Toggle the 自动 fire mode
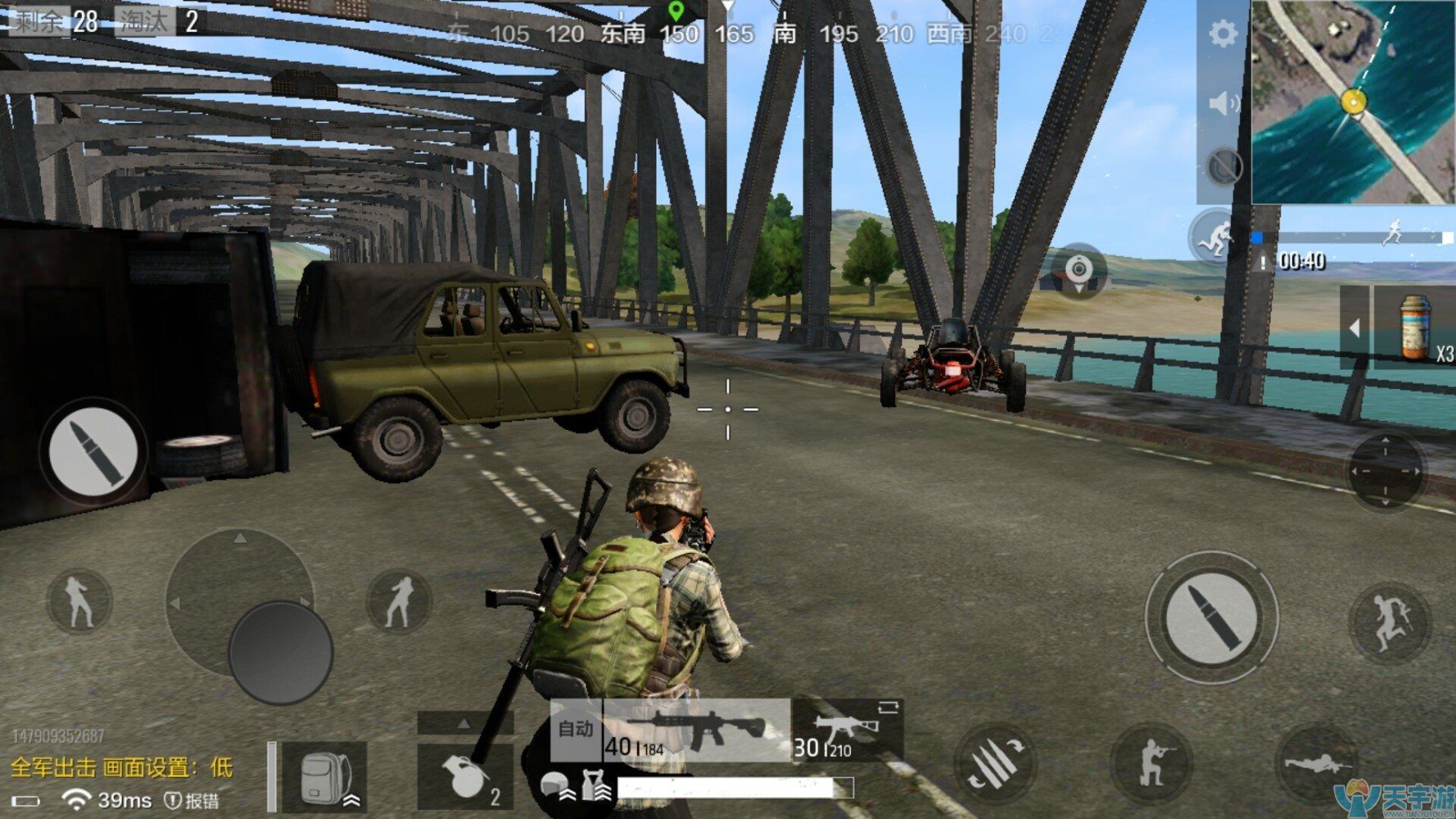The image size is (1456, 819). tap(576, 729)
